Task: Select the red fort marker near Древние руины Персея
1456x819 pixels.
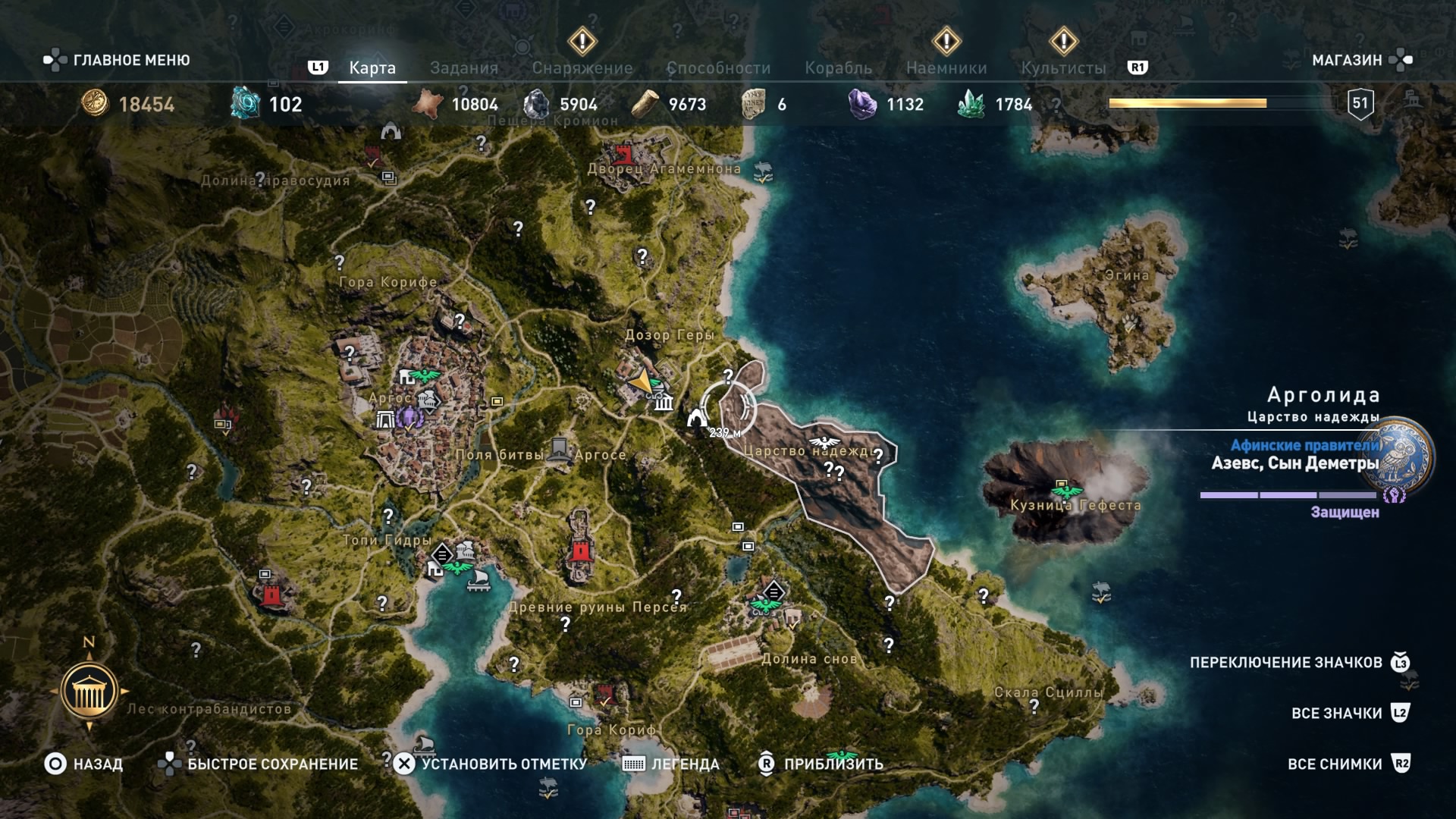Action: (580, 550)
